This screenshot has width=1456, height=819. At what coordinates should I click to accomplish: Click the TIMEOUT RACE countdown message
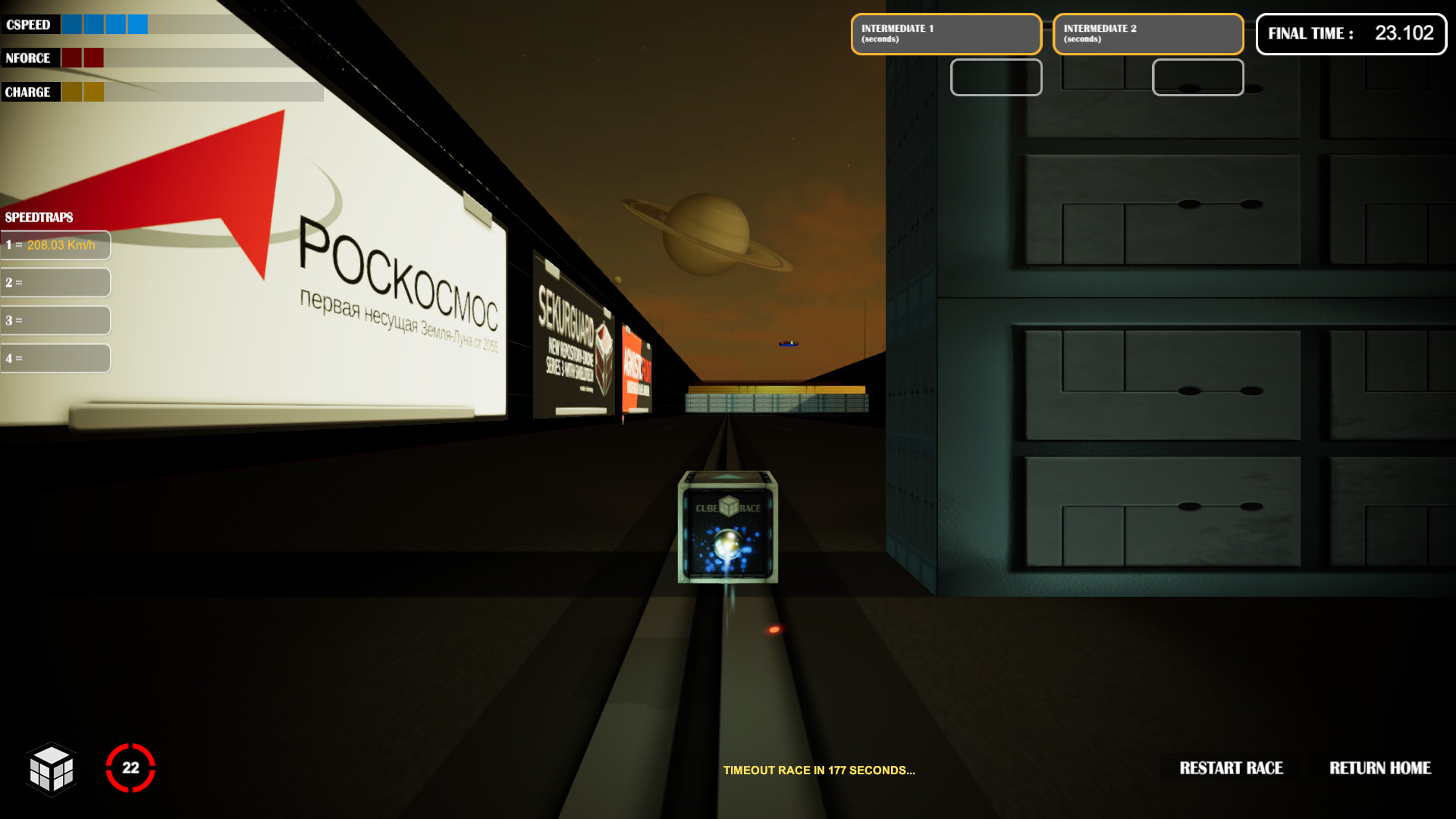pos(819,771)
